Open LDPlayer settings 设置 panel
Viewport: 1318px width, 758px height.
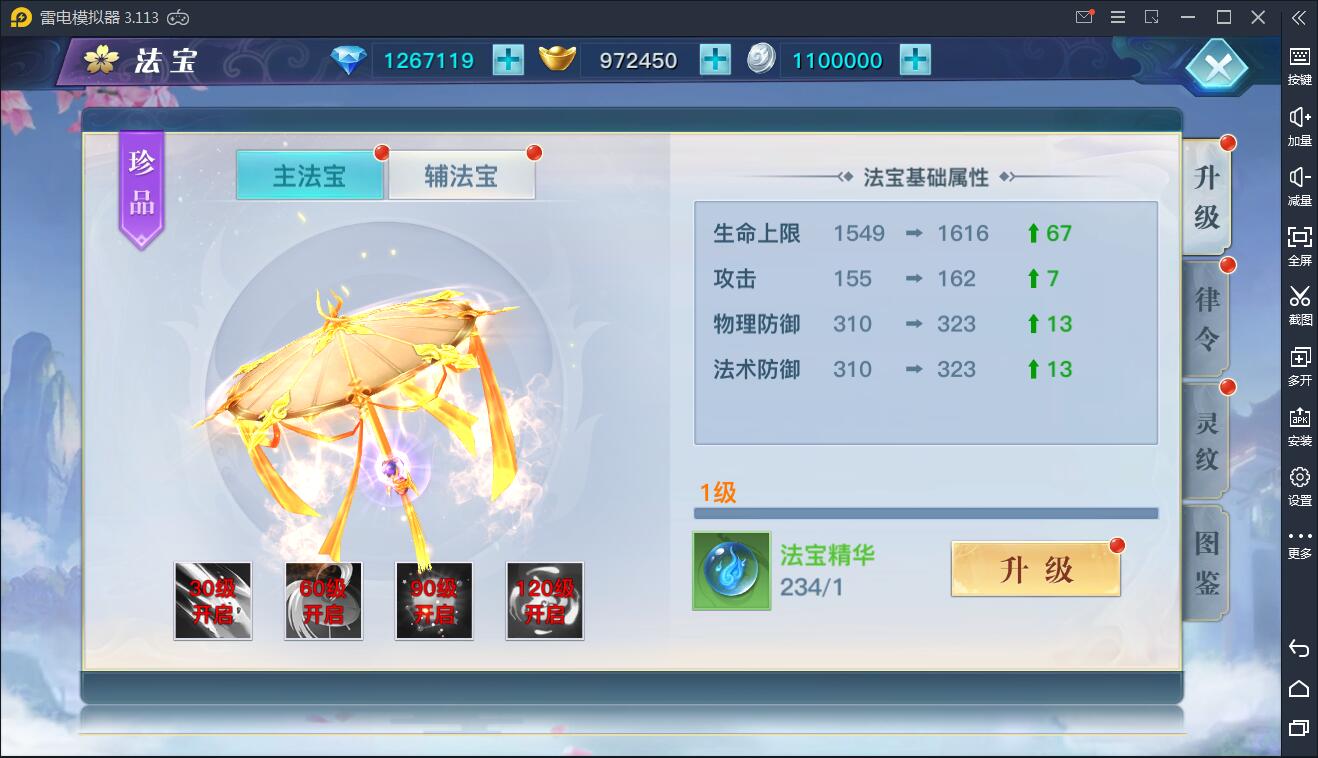pos(1299,485)
